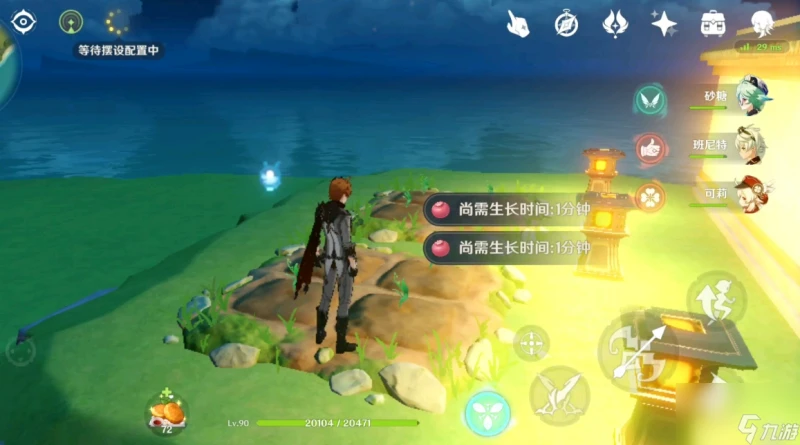
Task: Tap the eye view icon
Action: click(23, 21)
